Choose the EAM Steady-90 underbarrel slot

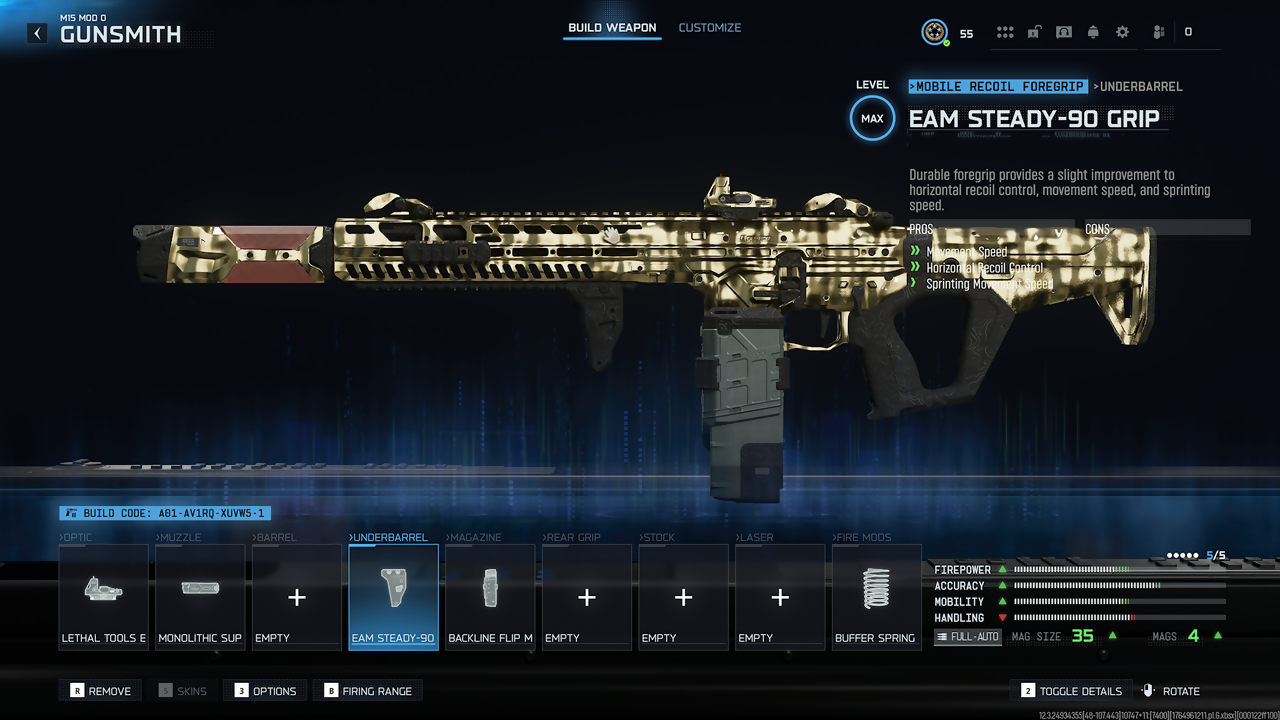coord(393,597)
